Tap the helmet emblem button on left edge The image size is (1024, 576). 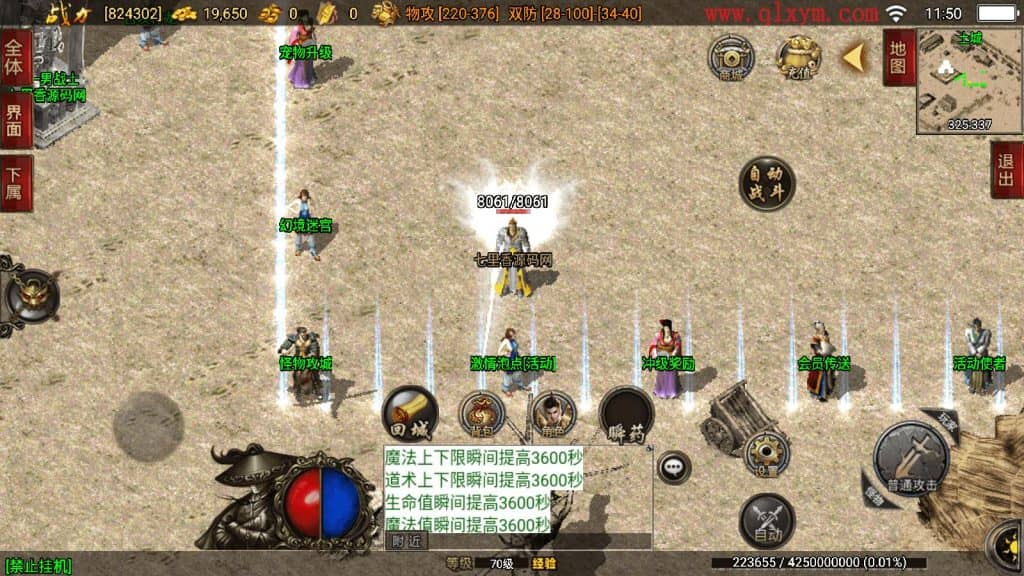(31, 295)
